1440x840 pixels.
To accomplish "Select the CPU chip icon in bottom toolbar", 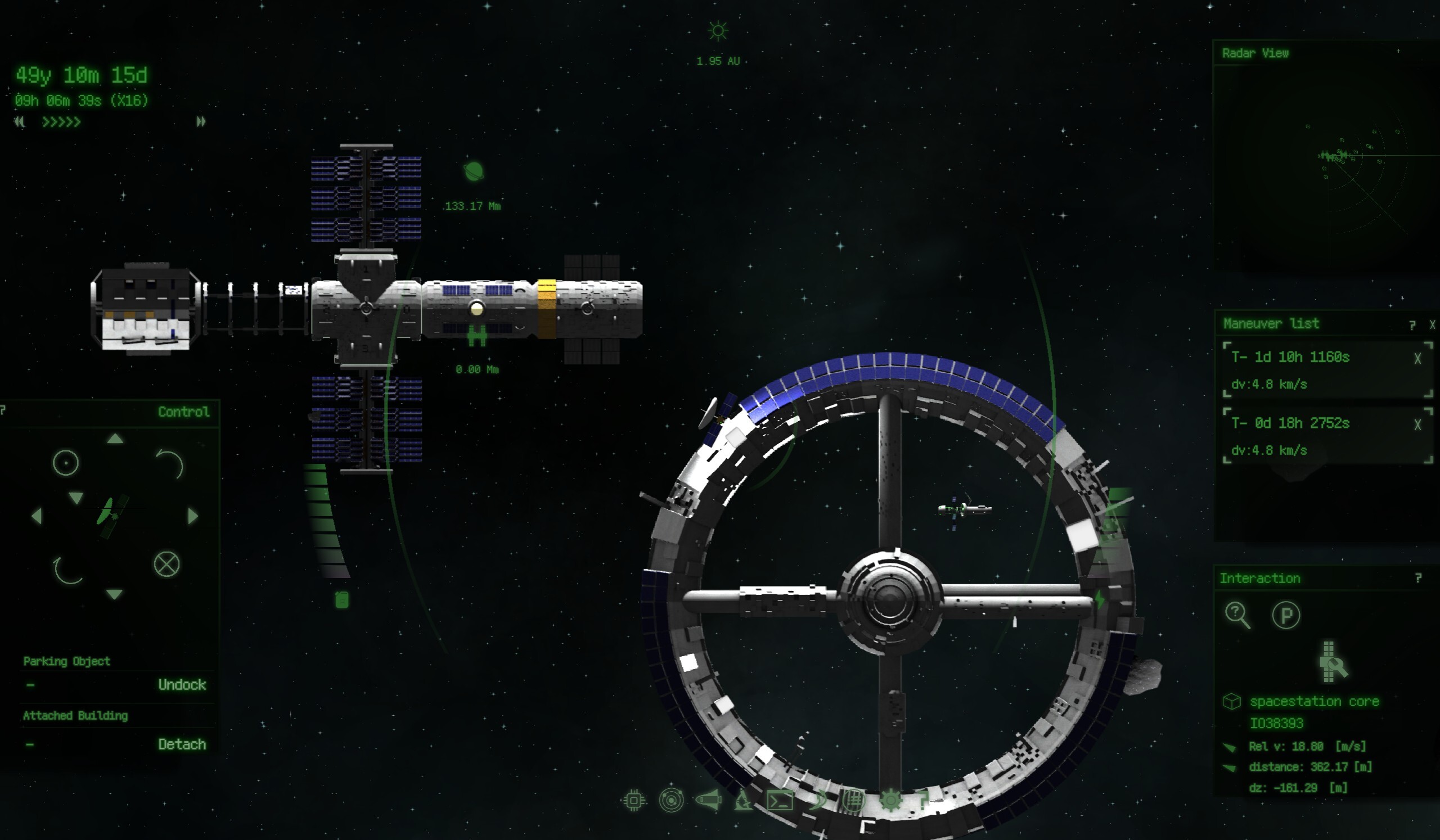I will pyautogui.click(x=634, y=801).
